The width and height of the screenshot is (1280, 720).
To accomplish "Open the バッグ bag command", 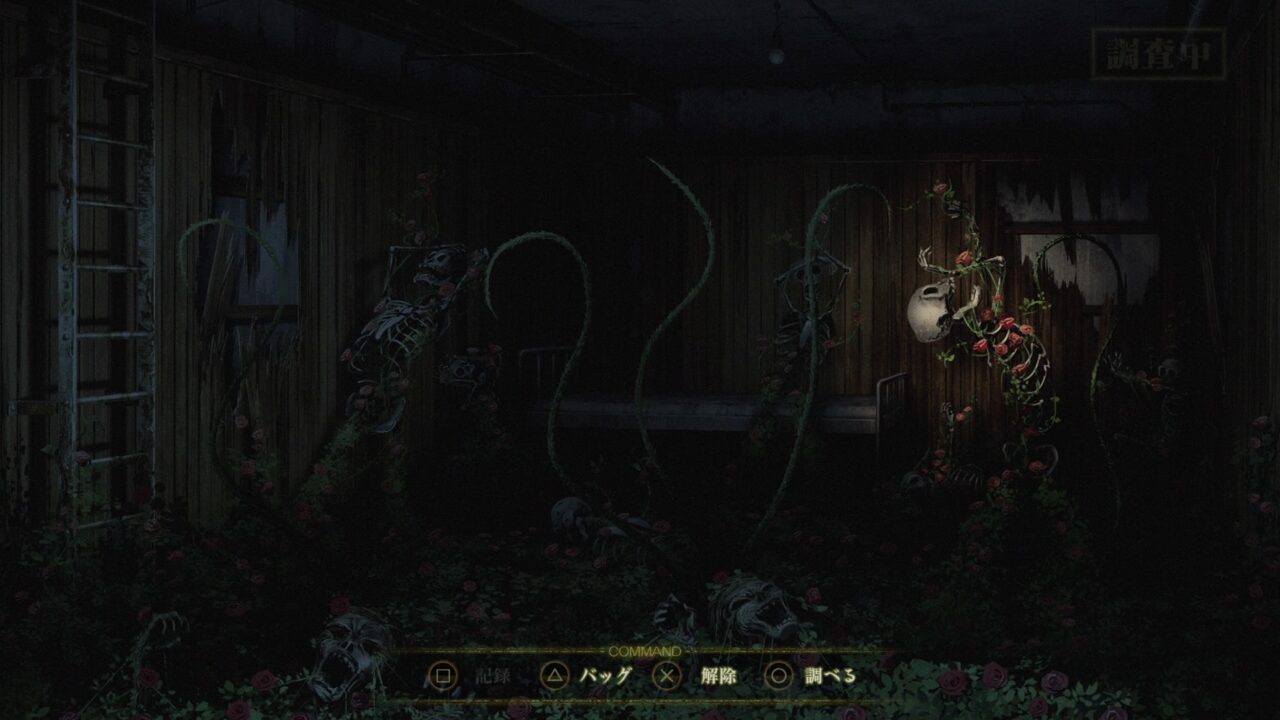I will coord(606,674).
